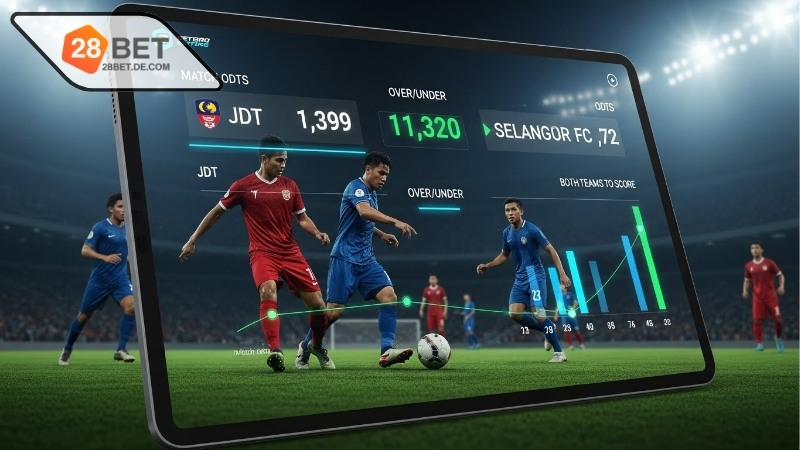The height and width of the screenshot is (450, 800).
Task: Click the small circle icon above Selangor odds
Action: [x=612, y=80]
